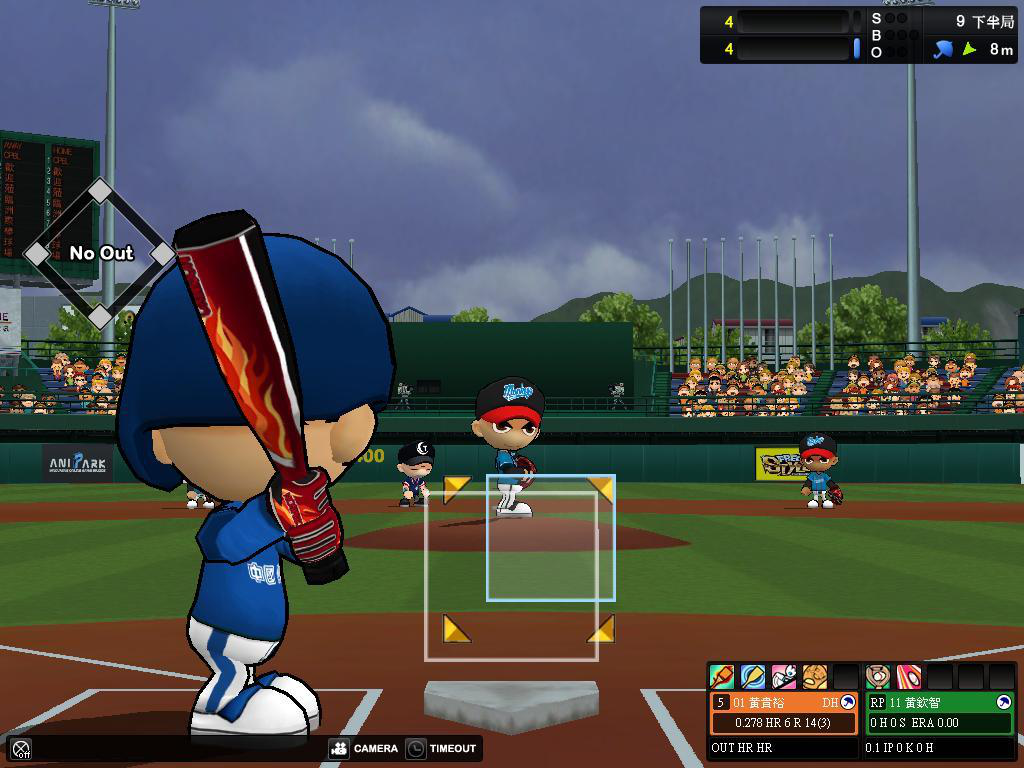Click the No Out base diamond indicator

(x=100, y=253)
